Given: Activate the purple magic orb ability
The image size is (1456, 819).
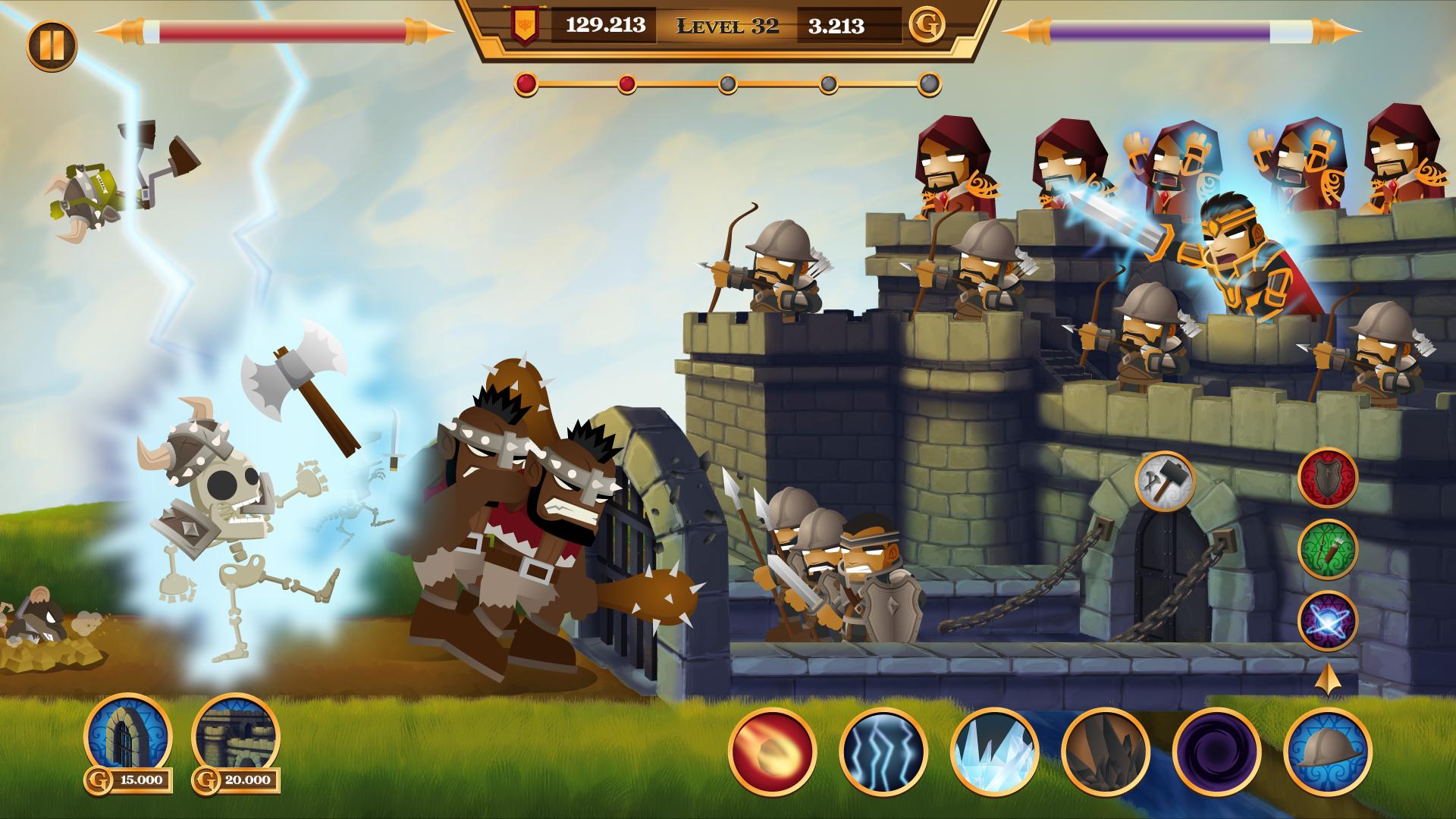Looking at the screenshot, I should tap(1327, 621).
